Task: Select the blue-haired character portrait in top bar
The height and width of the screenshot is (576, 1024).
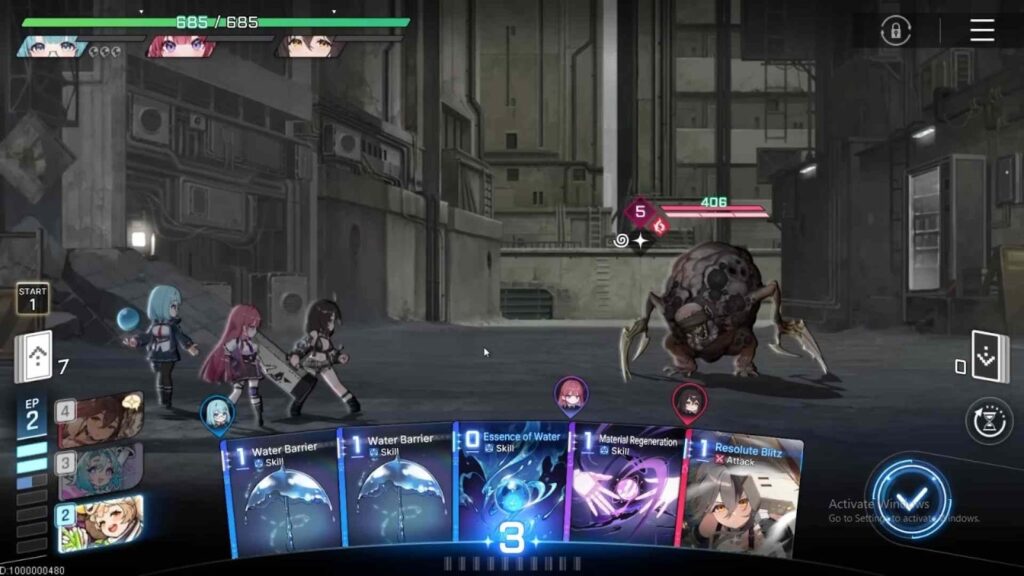Action: (x=51, y=46)
